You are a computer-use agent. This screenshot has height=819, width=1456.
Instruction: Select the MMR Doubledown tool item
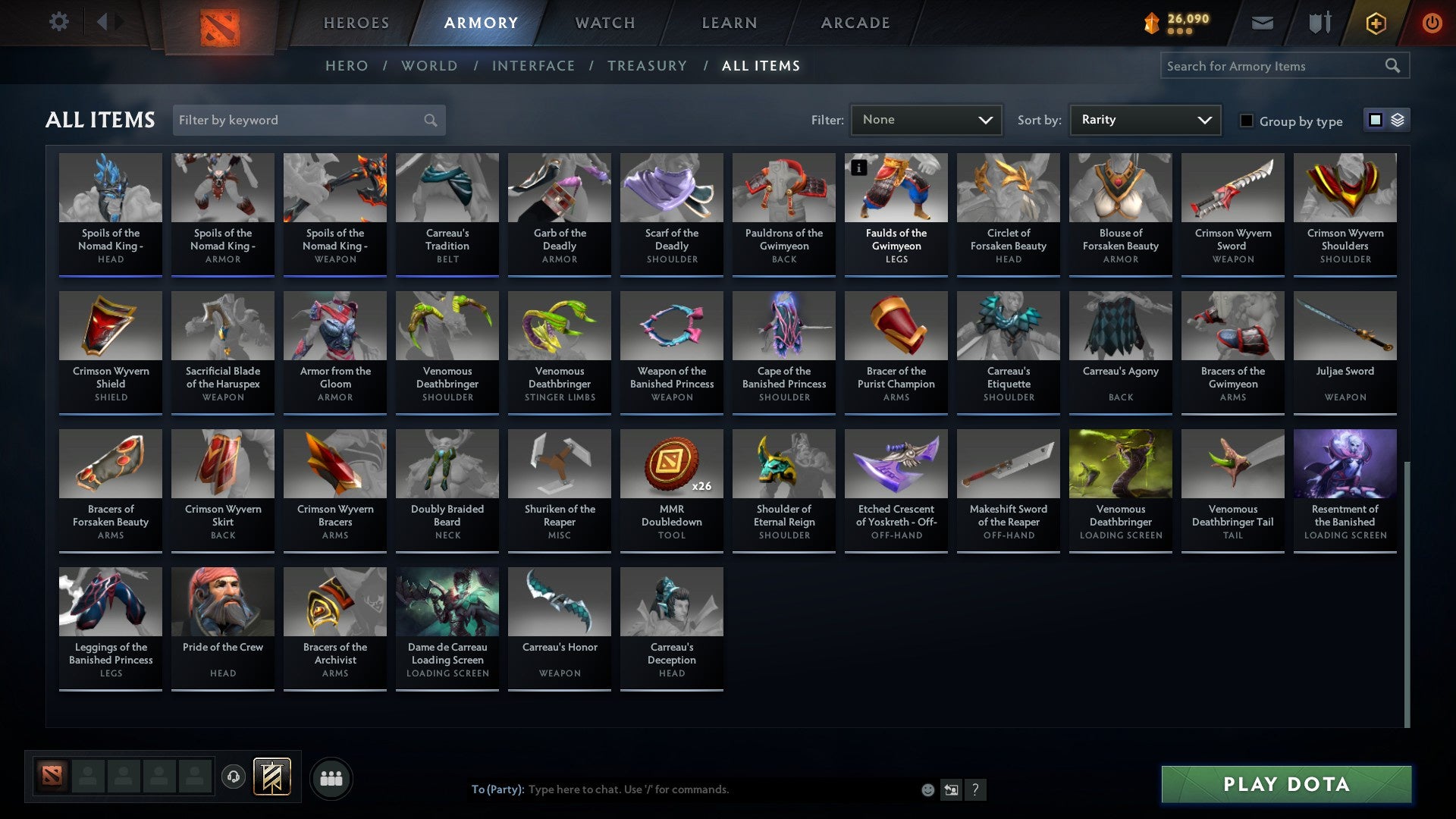671,485
